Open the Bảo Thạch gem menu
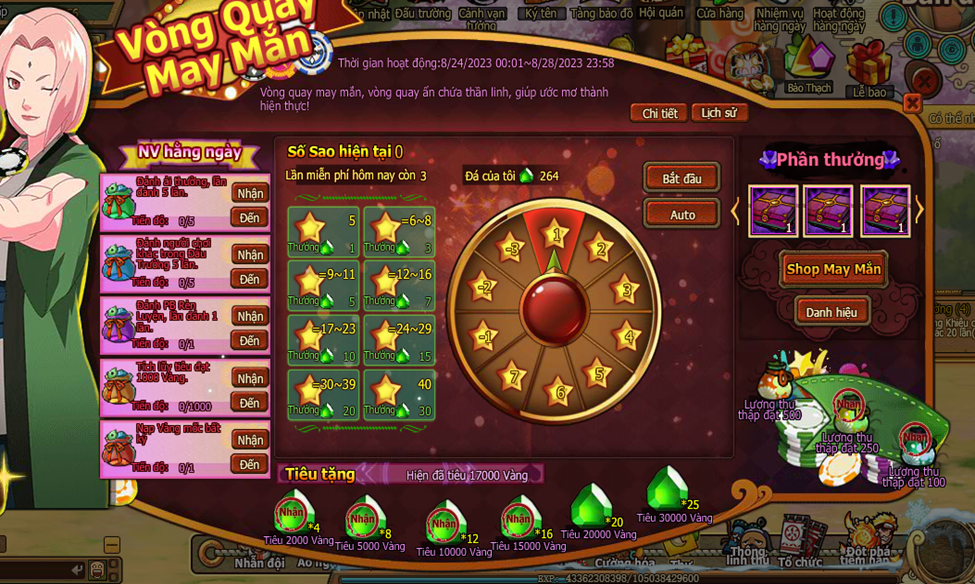Image resolution: width=975 pixels, height=584 pixels. (x=808, y=63)
